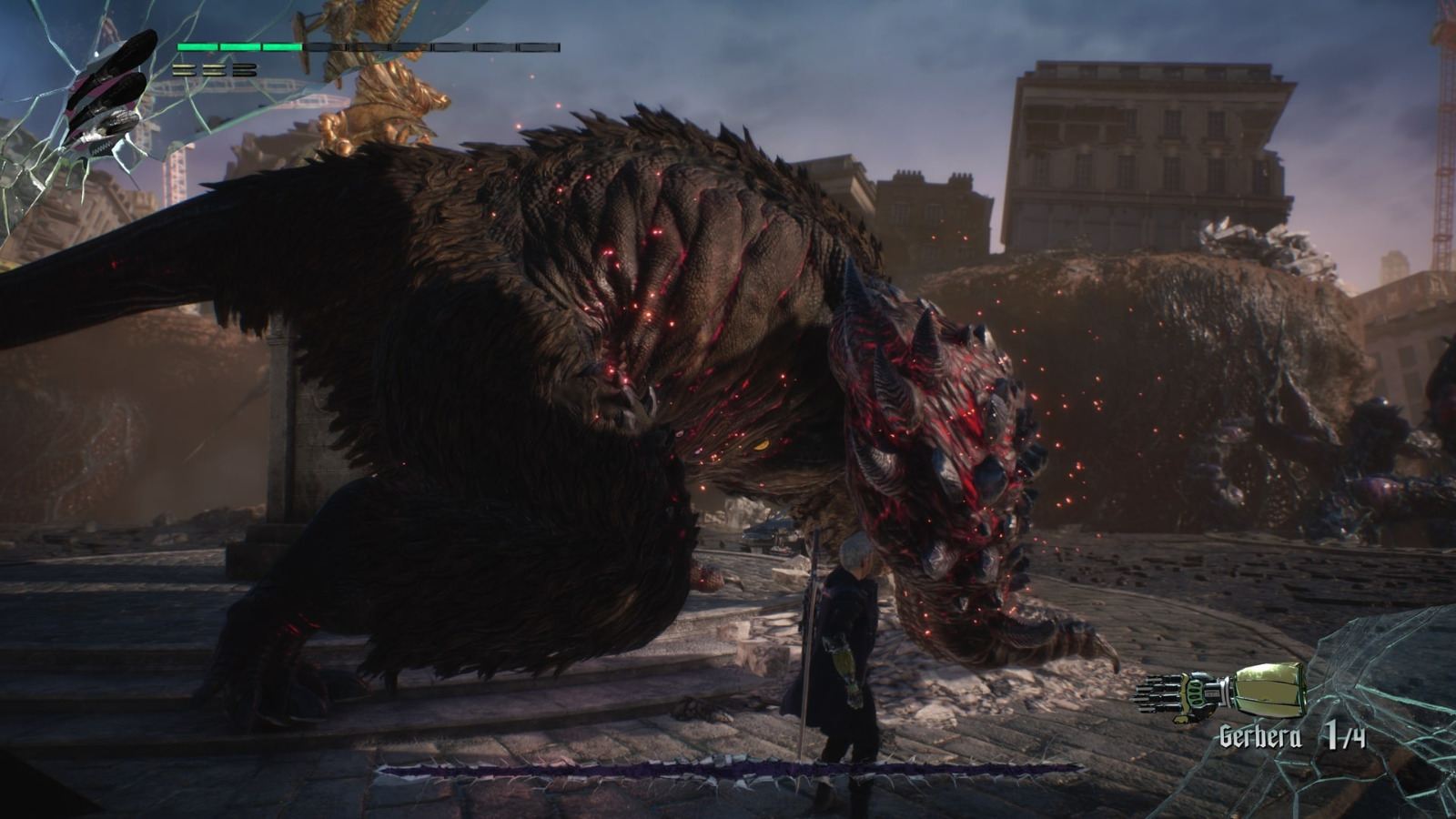Click the first Devil Breaker charge bullet

pyautogui.click(x=185, y=70)
